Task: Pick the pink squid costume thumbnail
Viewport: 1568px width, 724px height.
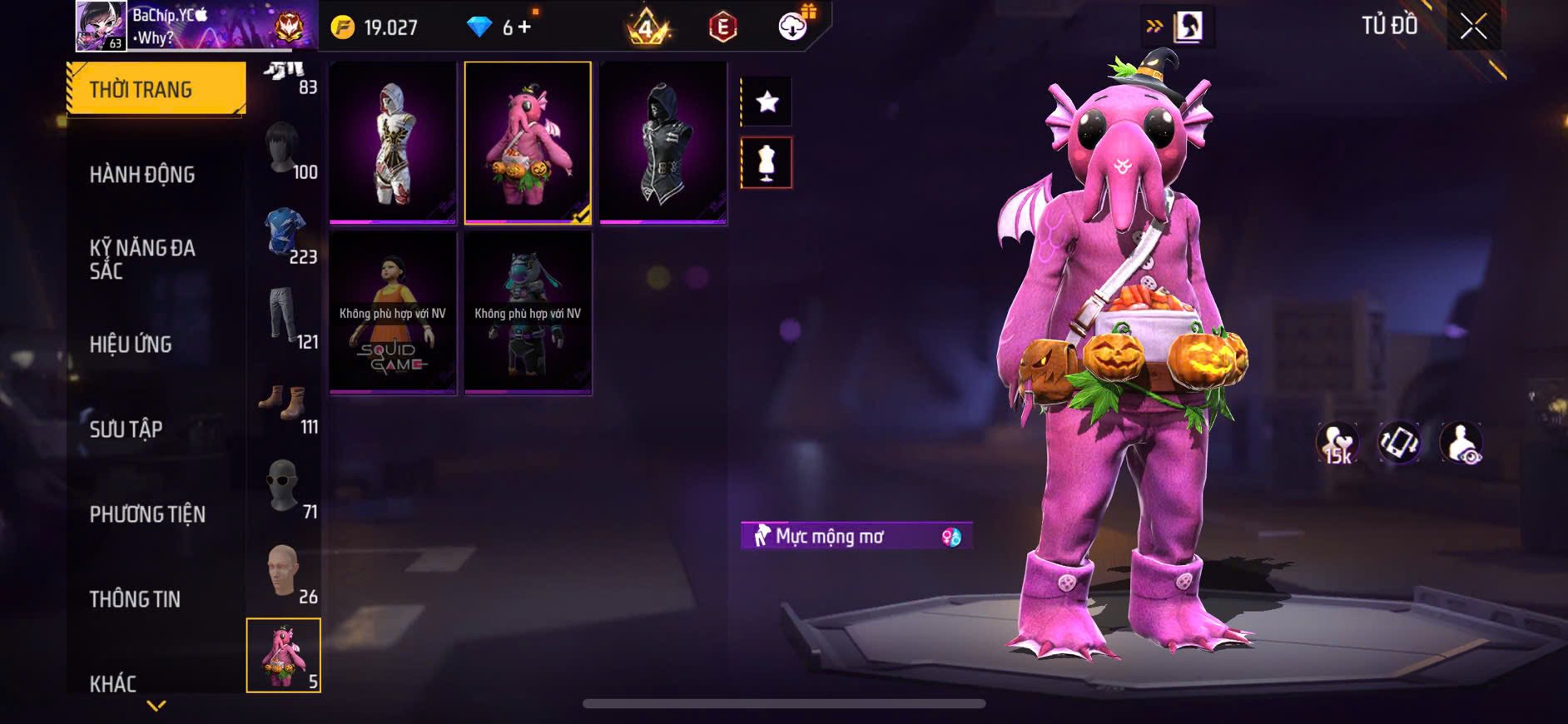Action: 528,143
